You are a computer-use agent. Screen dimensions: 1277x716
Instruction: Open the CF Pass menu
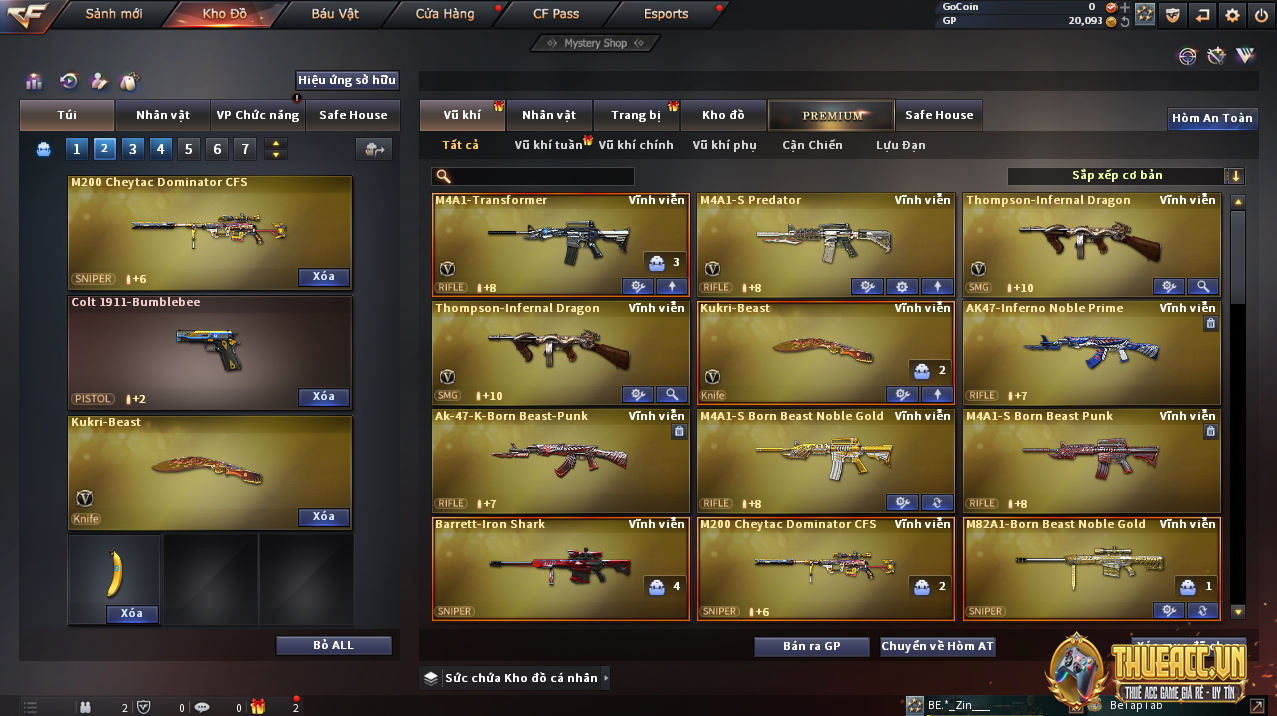[x=556, y=14]
